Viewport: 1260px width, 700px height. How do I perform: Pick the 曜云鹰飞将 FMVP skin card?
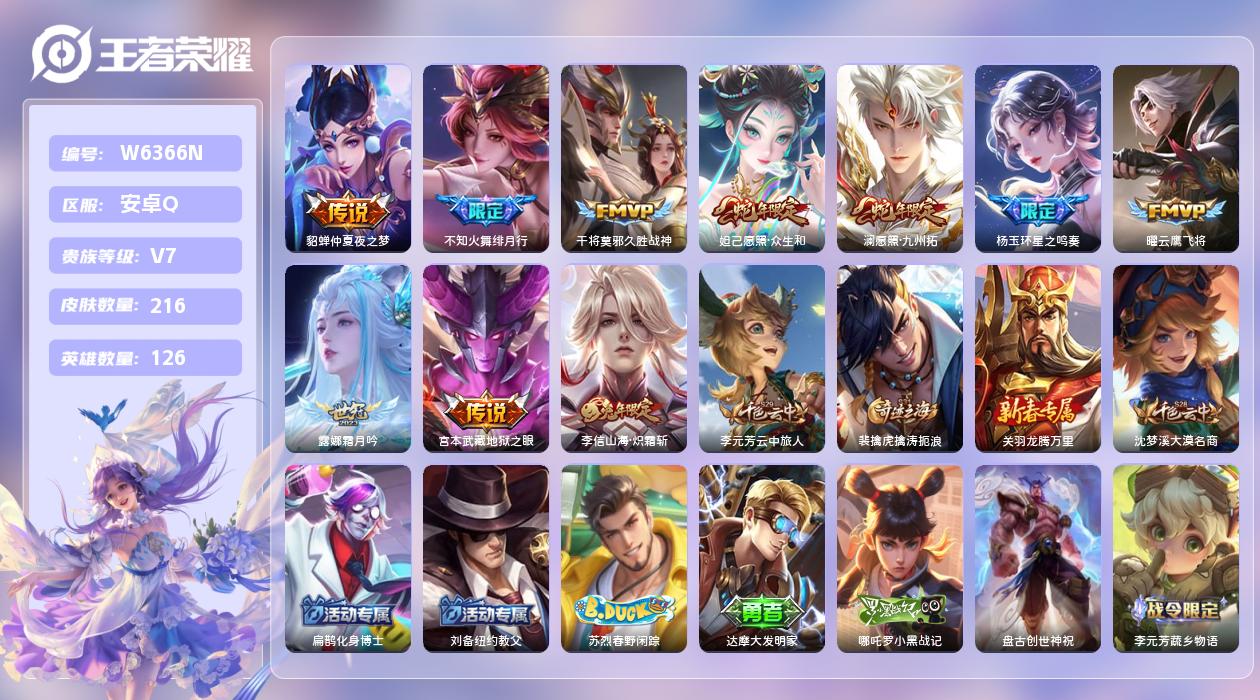(1175, 158)
